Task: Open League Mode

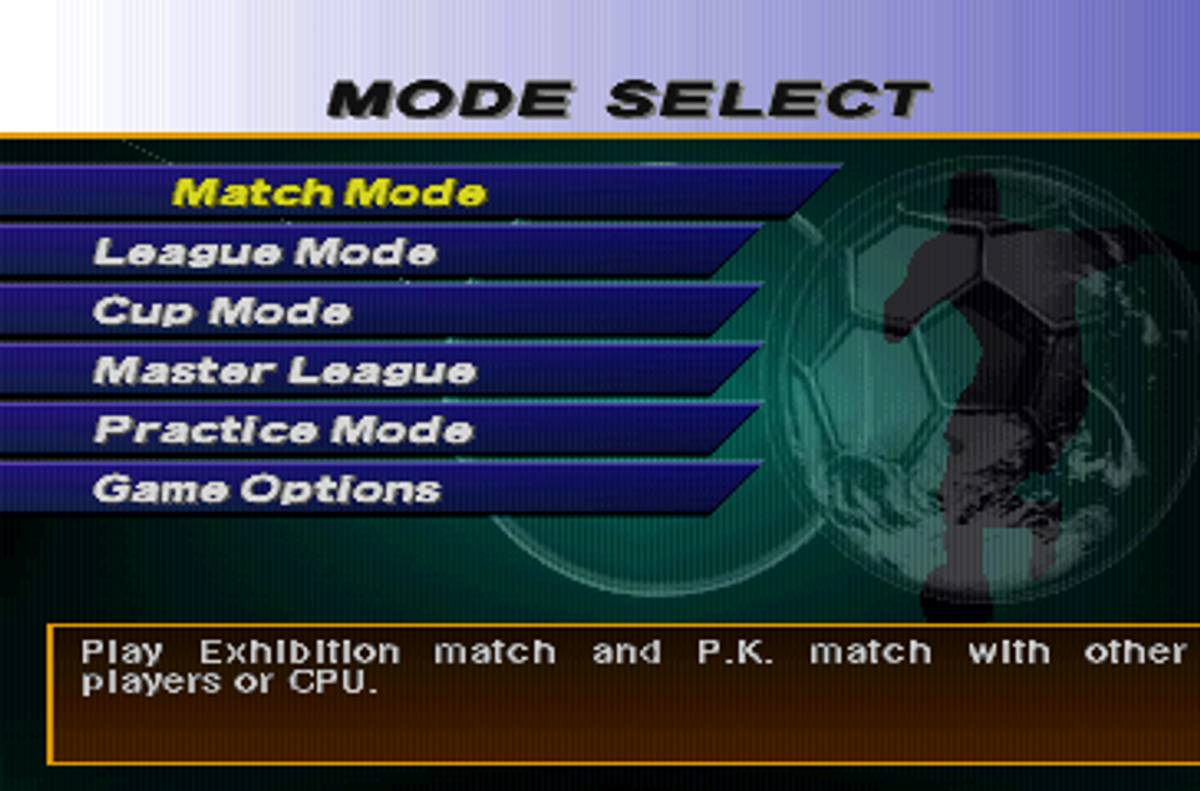Action: 265,252
